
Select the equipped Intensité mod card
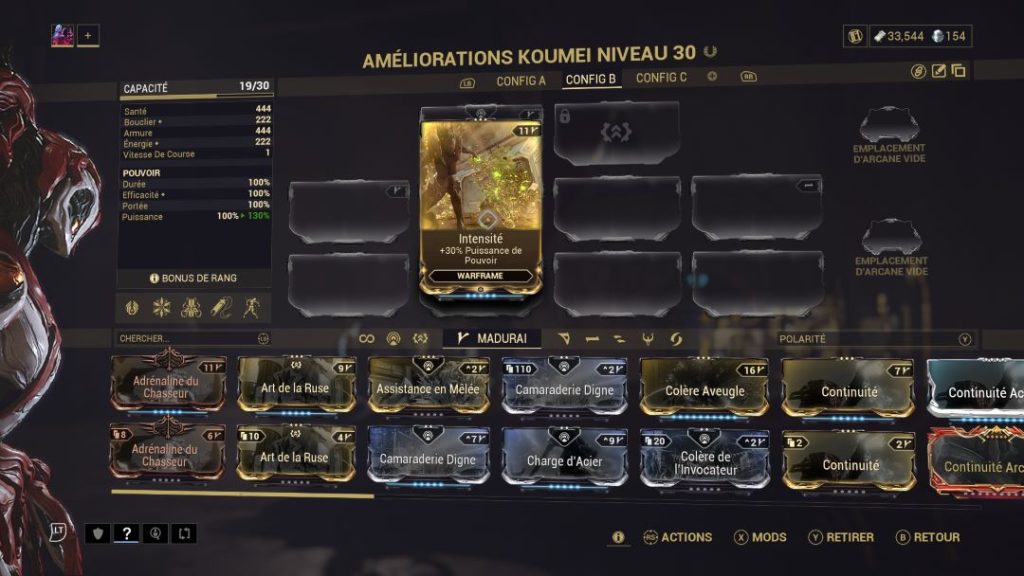pos(481,200)
